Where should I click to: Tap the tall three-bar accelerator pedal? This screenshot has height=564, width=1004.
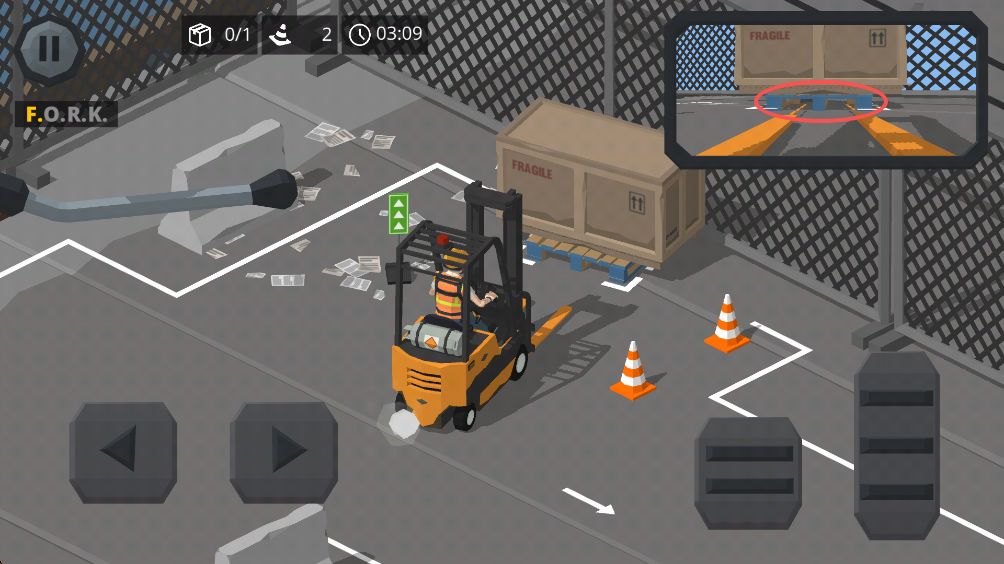pos(896,445)
